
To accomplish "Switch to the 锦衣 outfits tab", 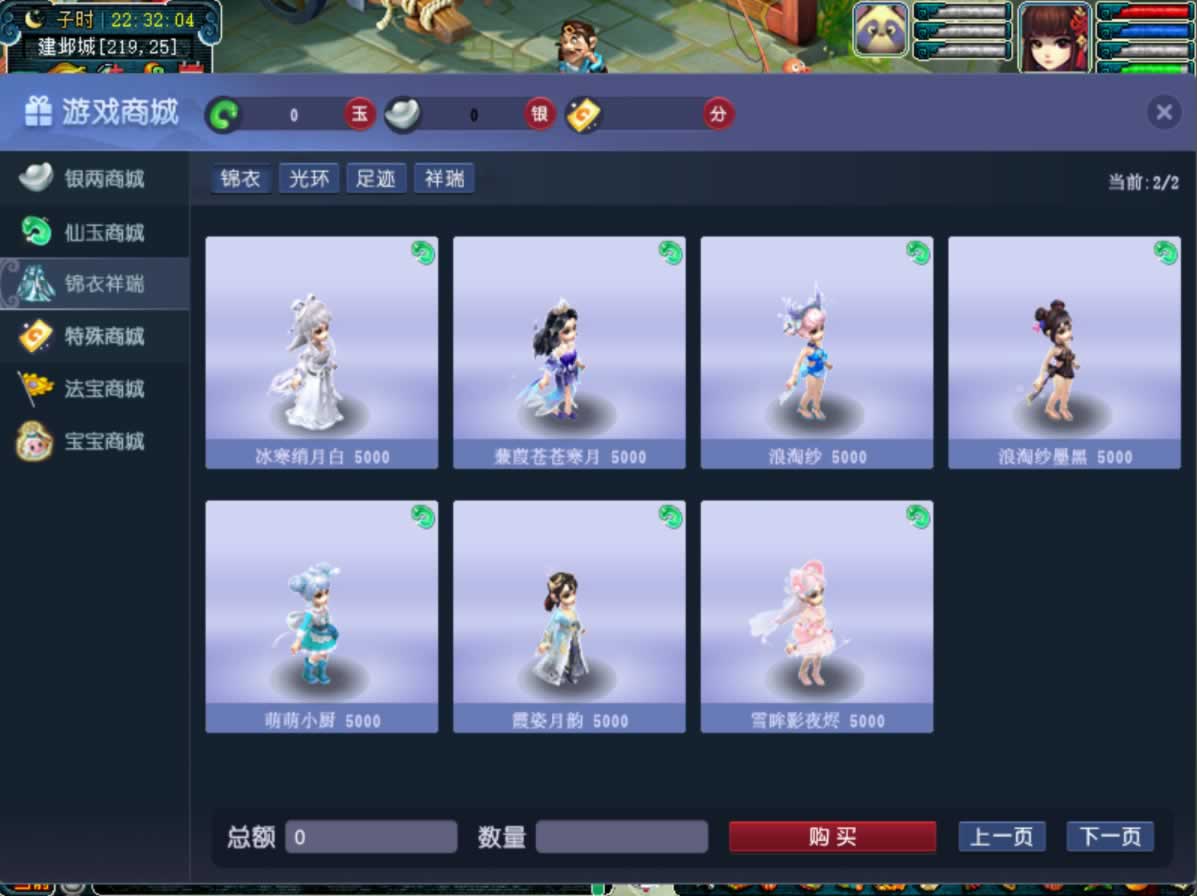I will [240, 179].
